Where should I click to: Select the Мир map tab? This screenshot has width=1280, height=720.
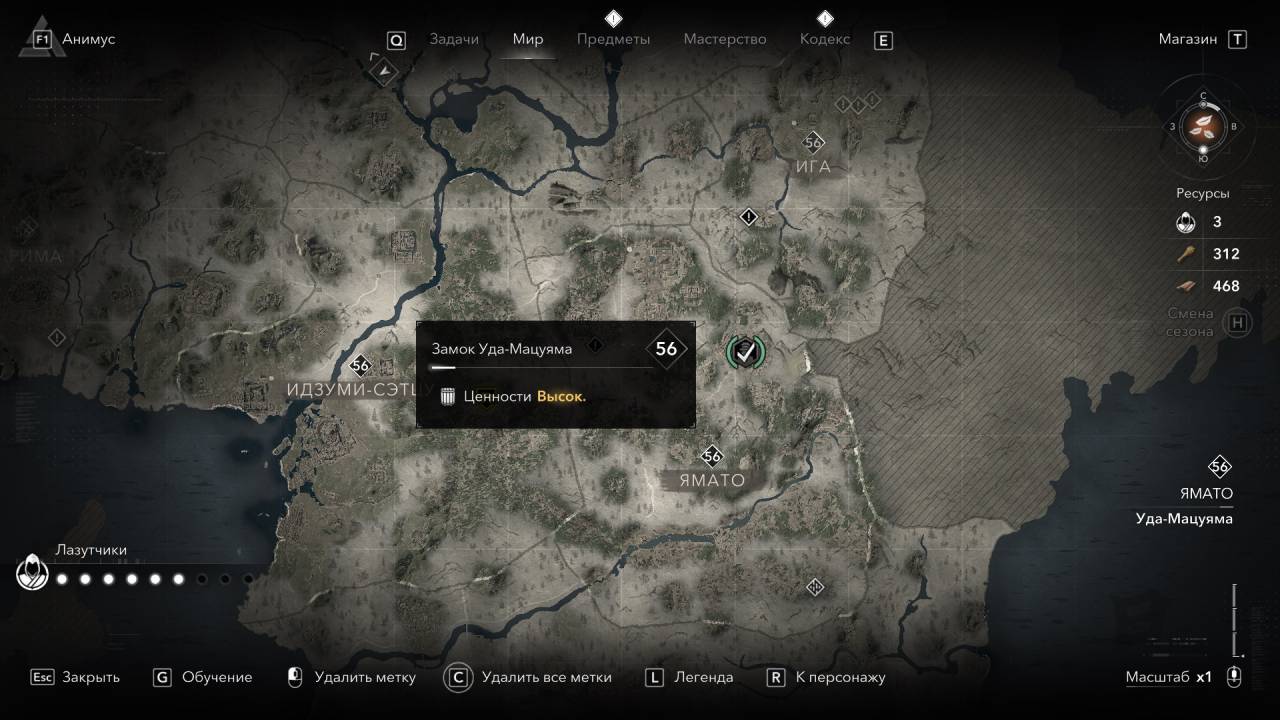pyautogui.click(x=528, y=39)
